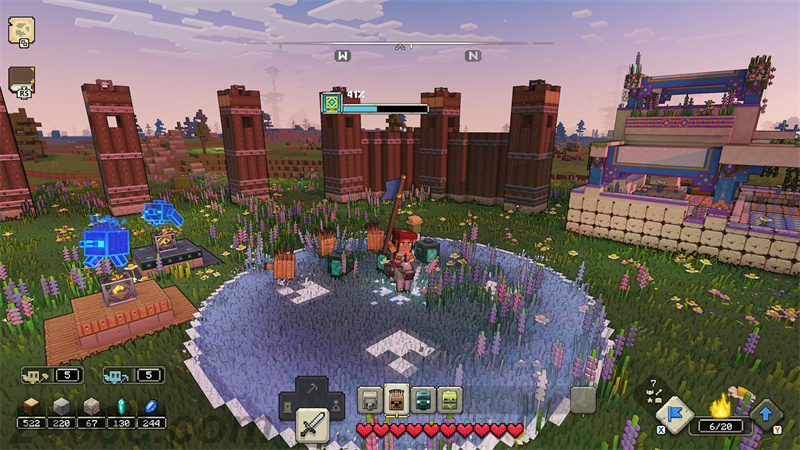
Task: Select the first grey golem hotbar slot
Action: pyautogui.click(x=370, y=401)
